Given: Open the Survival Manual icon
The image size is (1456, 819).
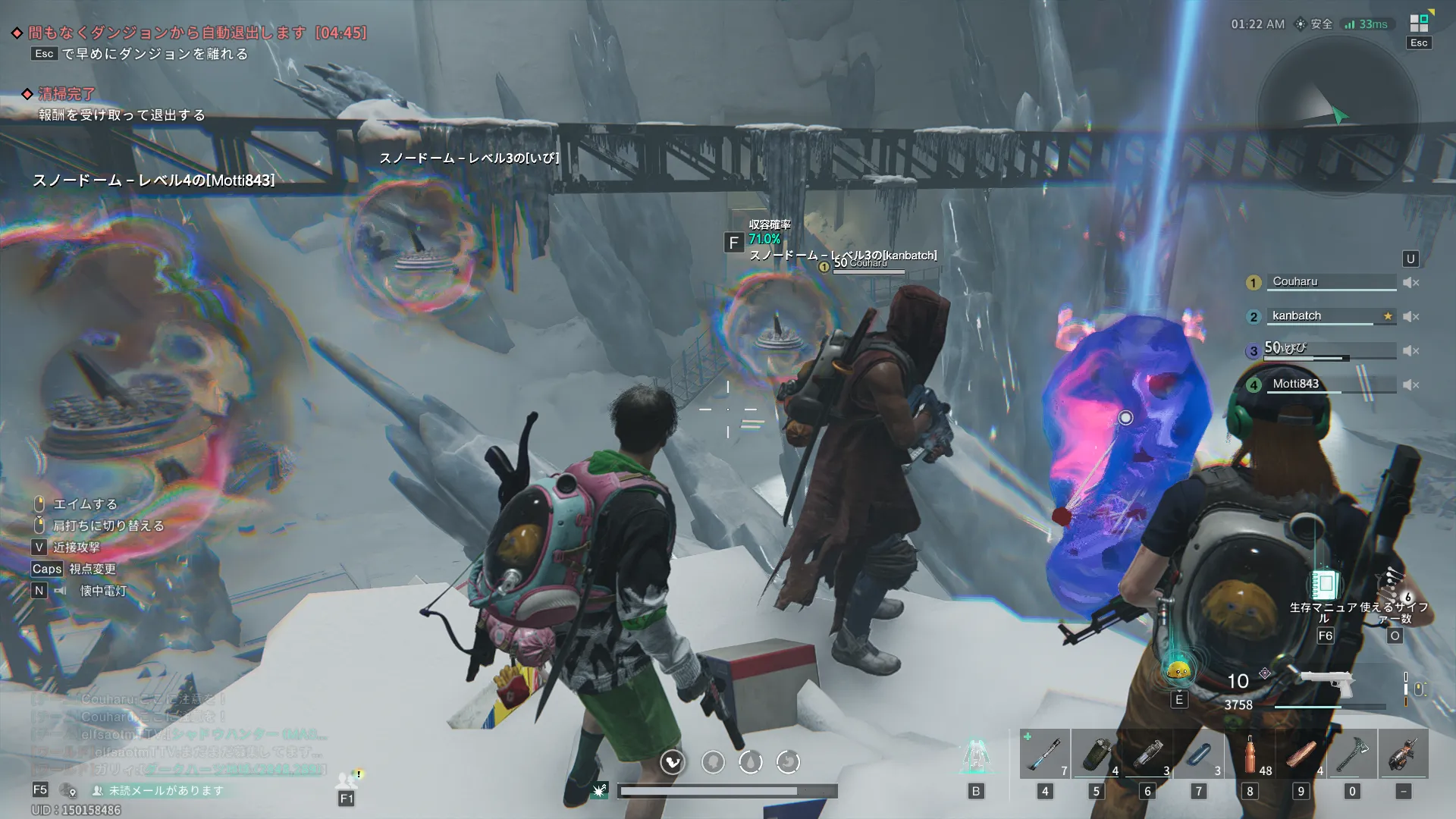Looking at the screenshot, I should 1325,585.
